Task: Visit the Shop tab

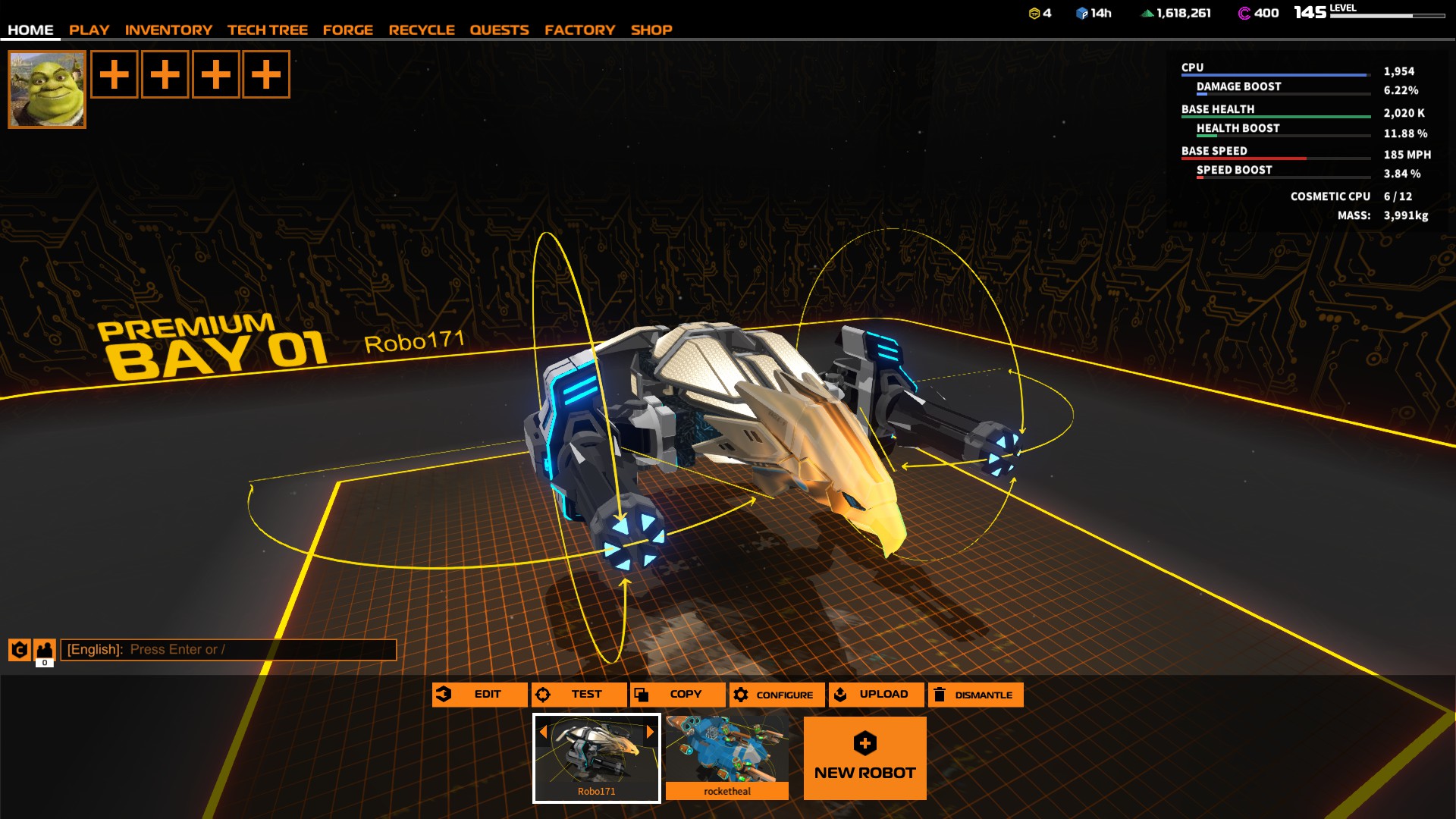Action: coord(651,30)
